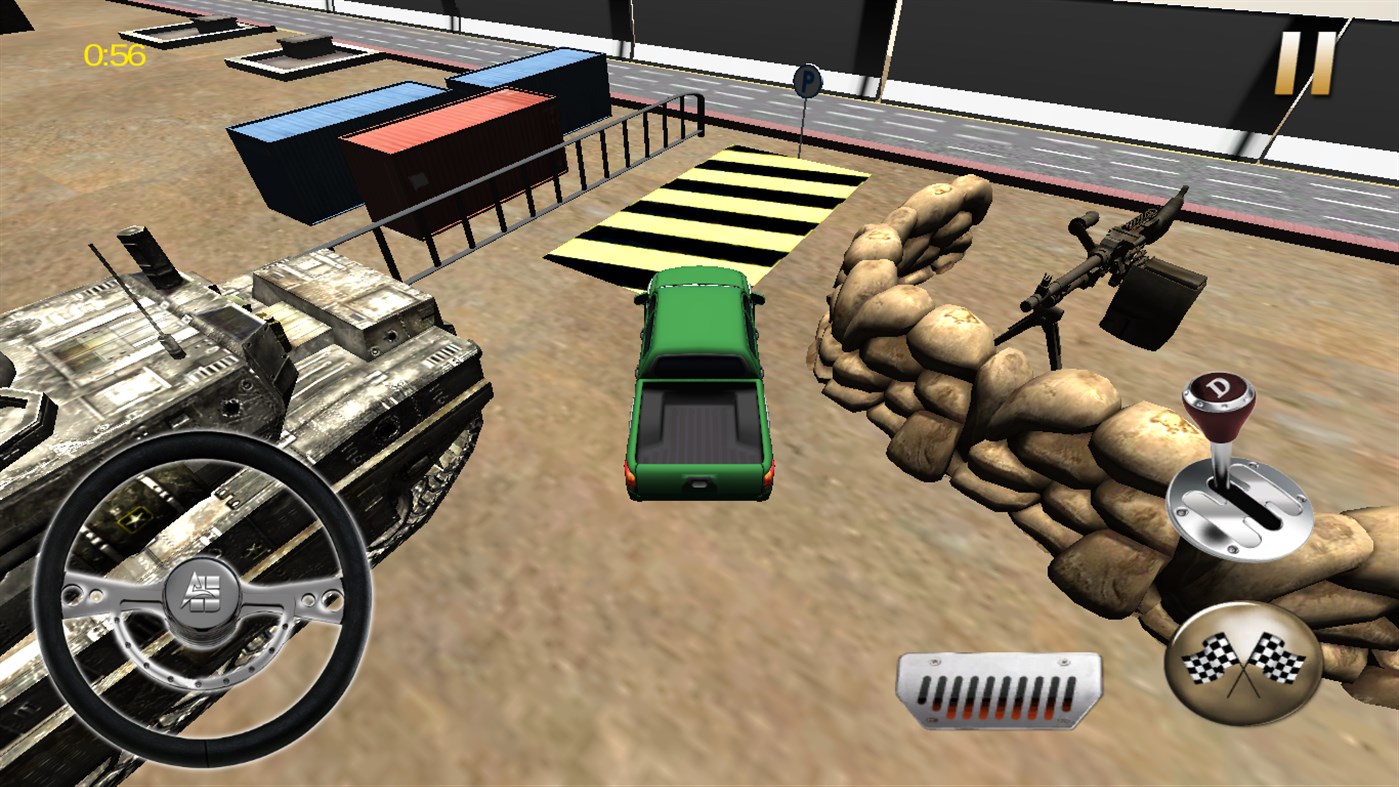Tap the blue parking sign with P
Image resolution: width=1399 pixels, height=787 pixels.
[x=806, y=82]
